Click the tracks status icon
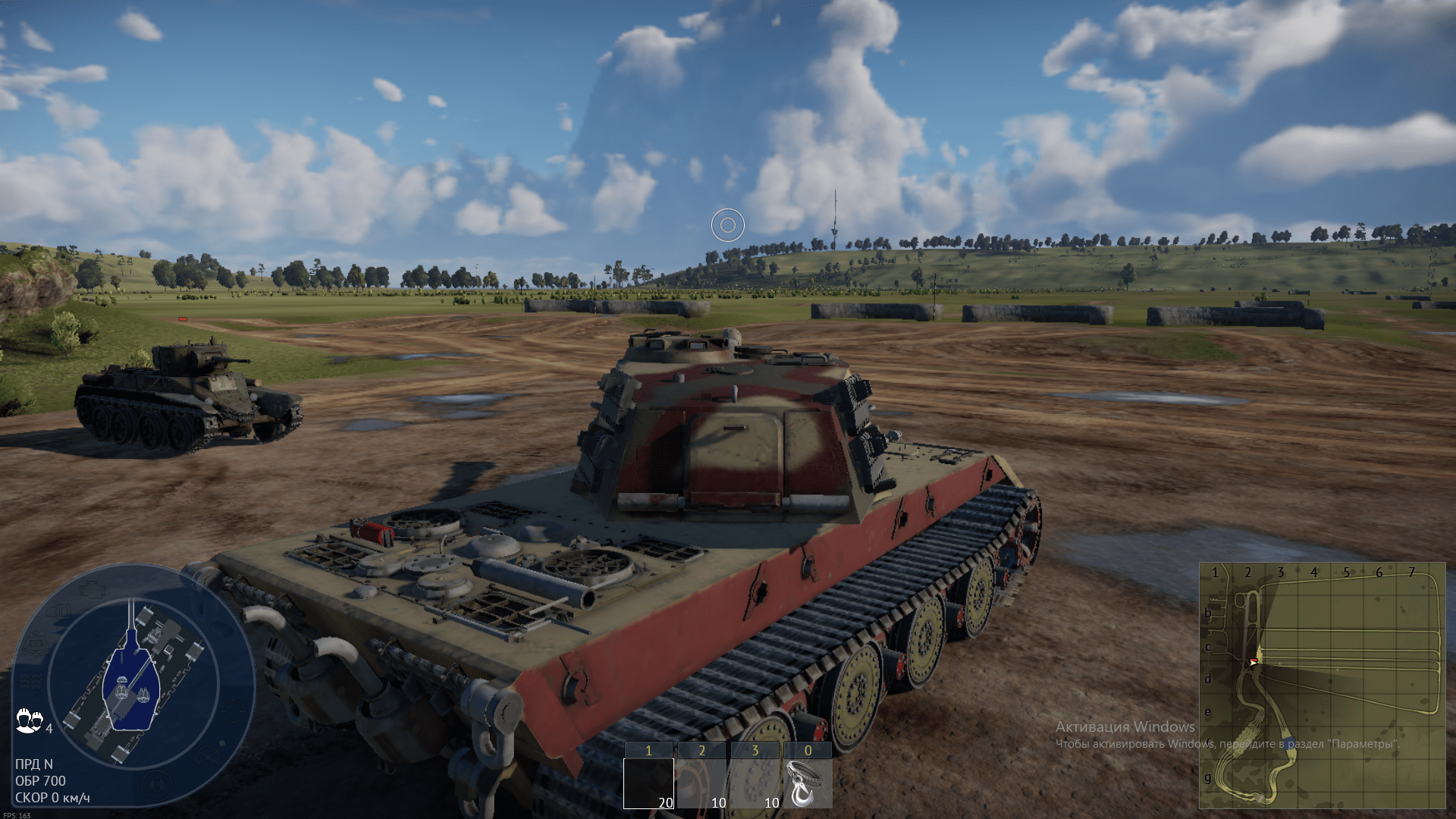Viewport: 1456px width, 819px height. click(30, 679)
